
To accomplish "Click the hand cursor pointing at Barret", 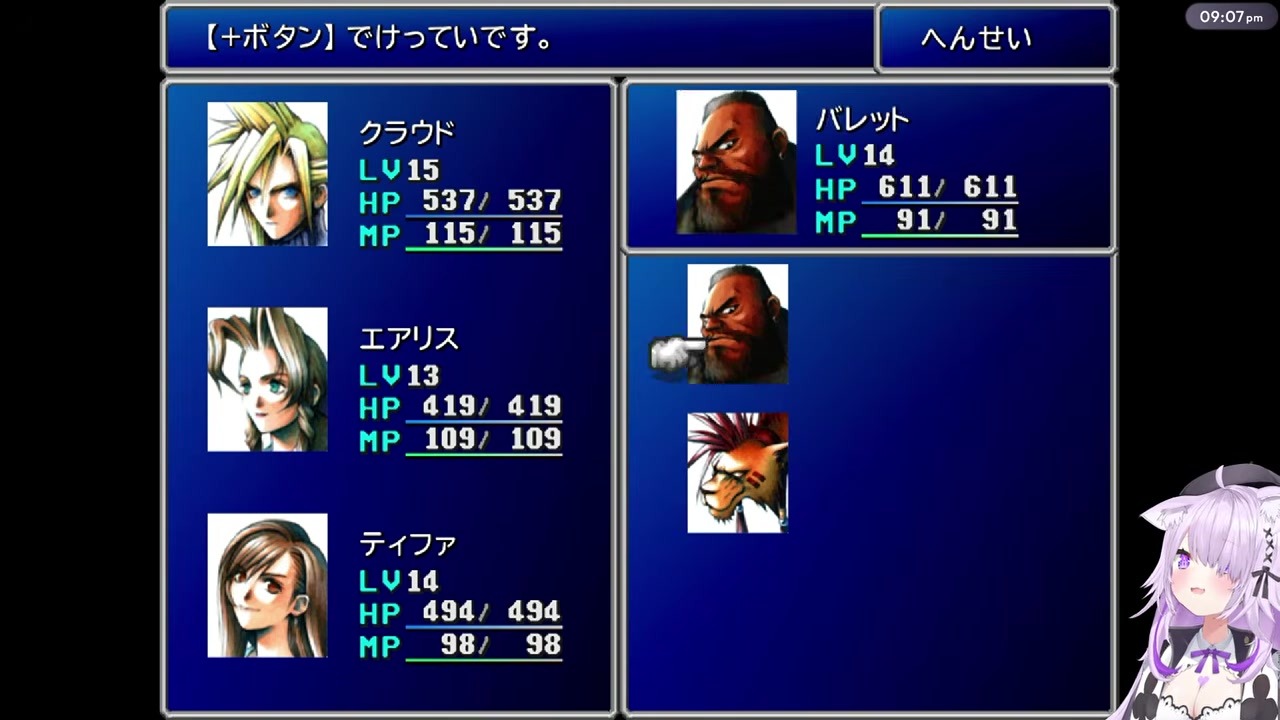I will [666, 352].
